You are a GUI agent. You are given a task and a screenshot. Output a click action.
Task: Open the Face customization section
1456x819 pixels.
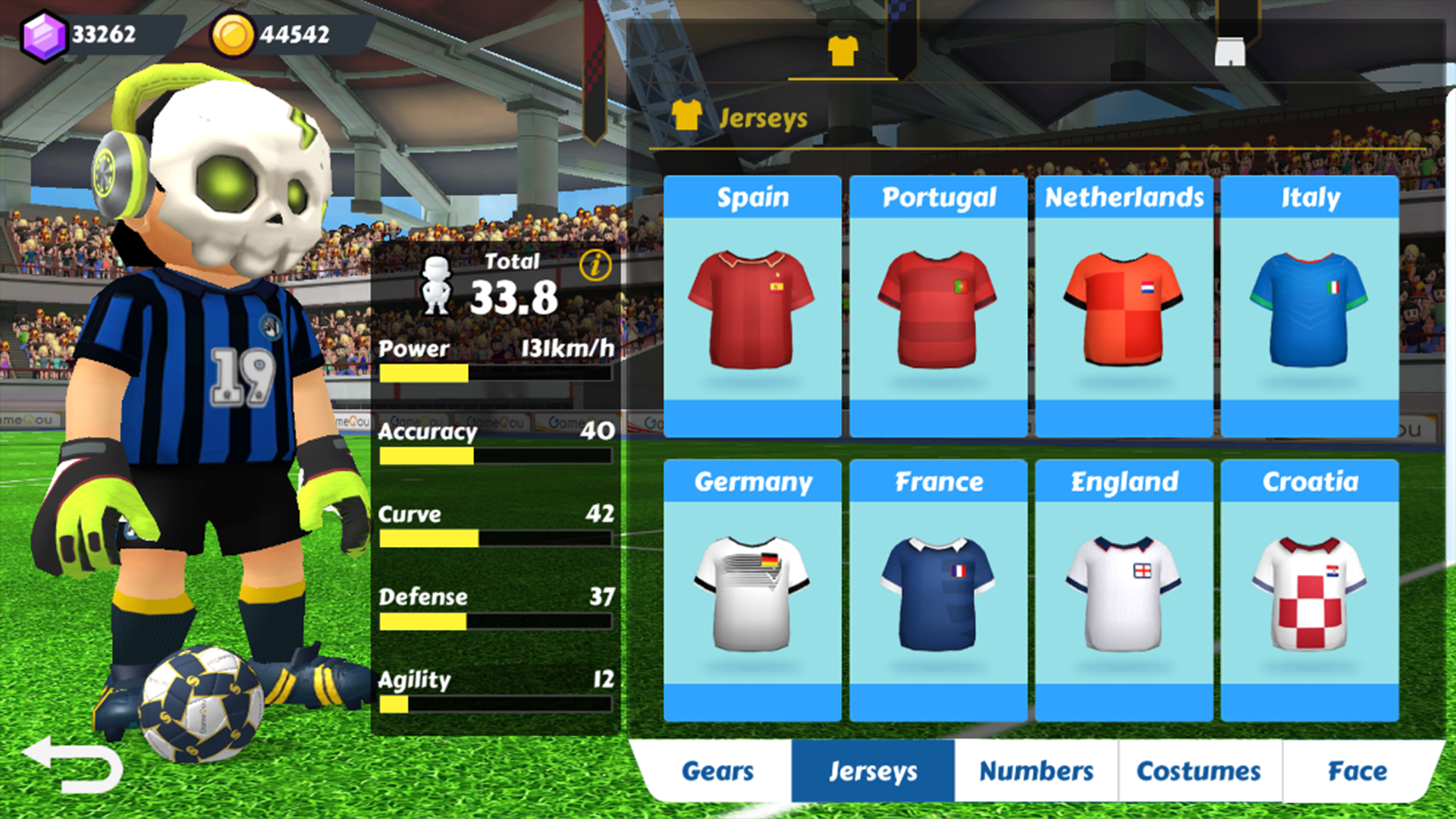click(1361, 771)
